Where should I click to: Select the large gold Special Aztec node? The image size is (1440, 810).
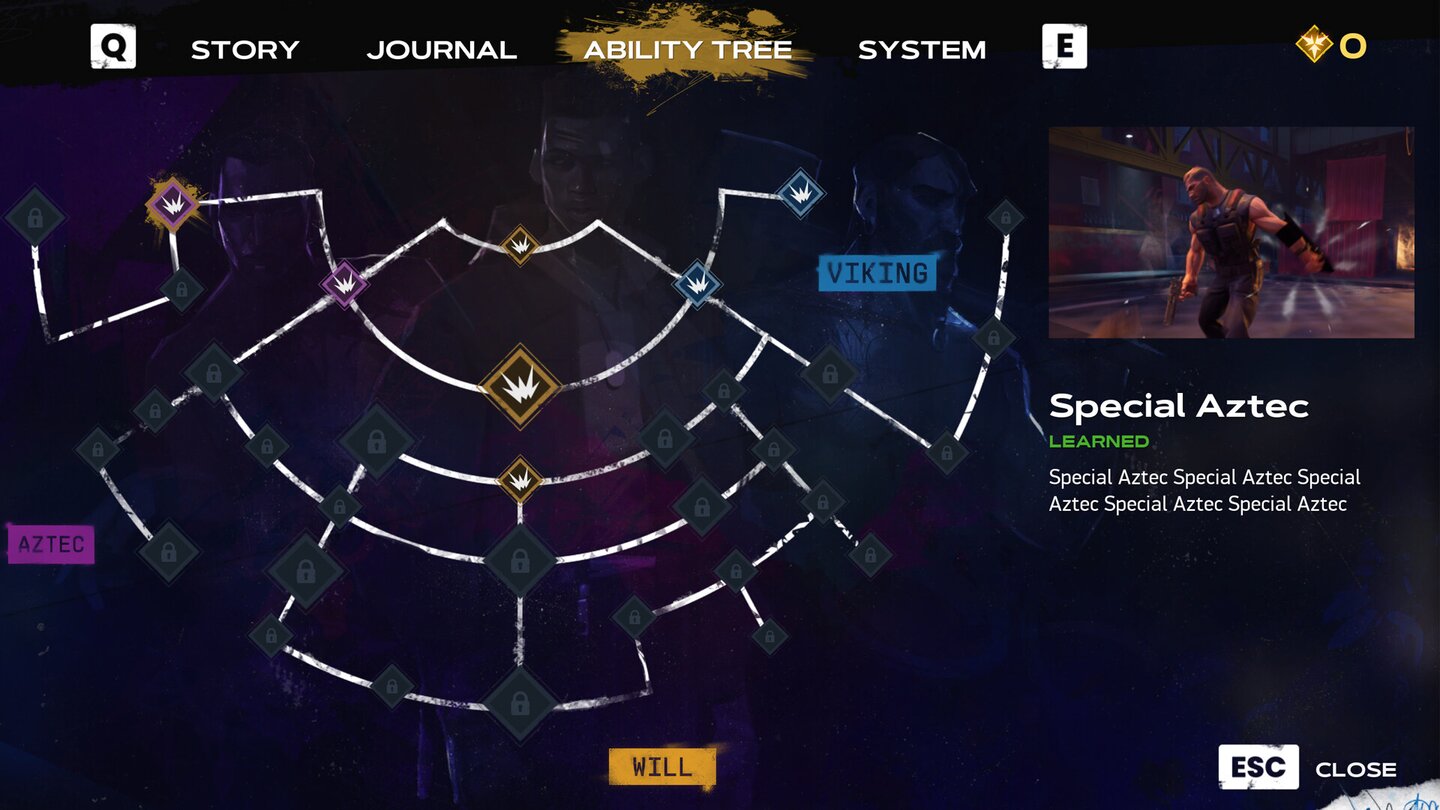click(520, 385)
